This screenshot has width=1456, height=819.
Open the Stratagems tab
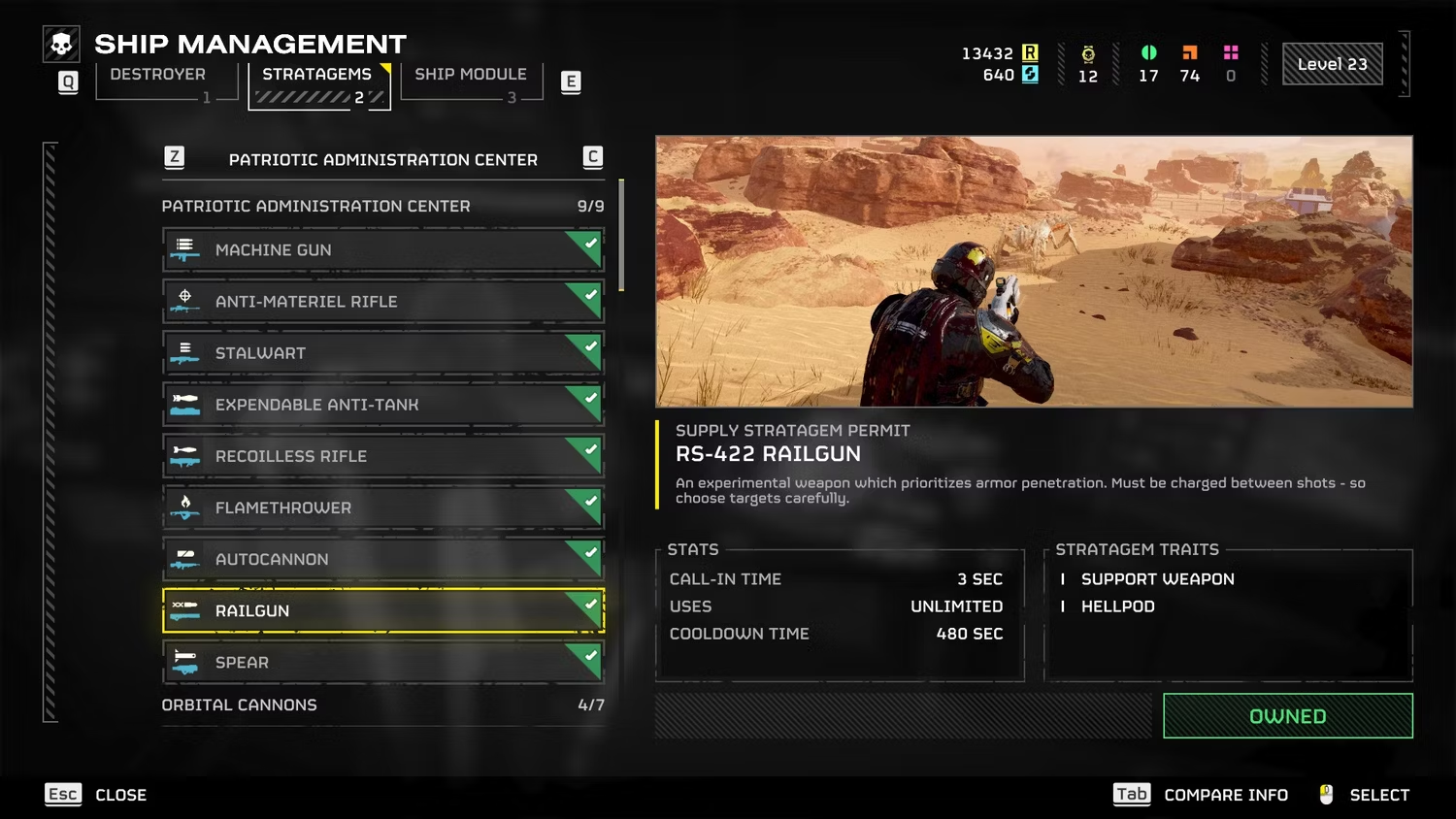pyautogui.click(x=317, y=76)
